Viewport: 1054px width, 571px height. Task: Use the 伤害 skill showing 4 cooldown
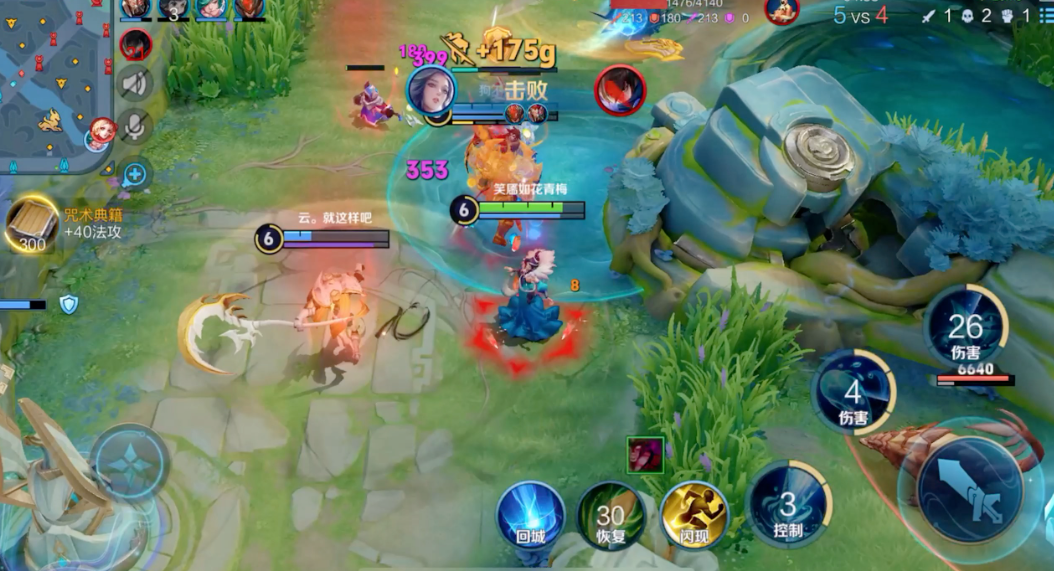click(x=853, y=392)
